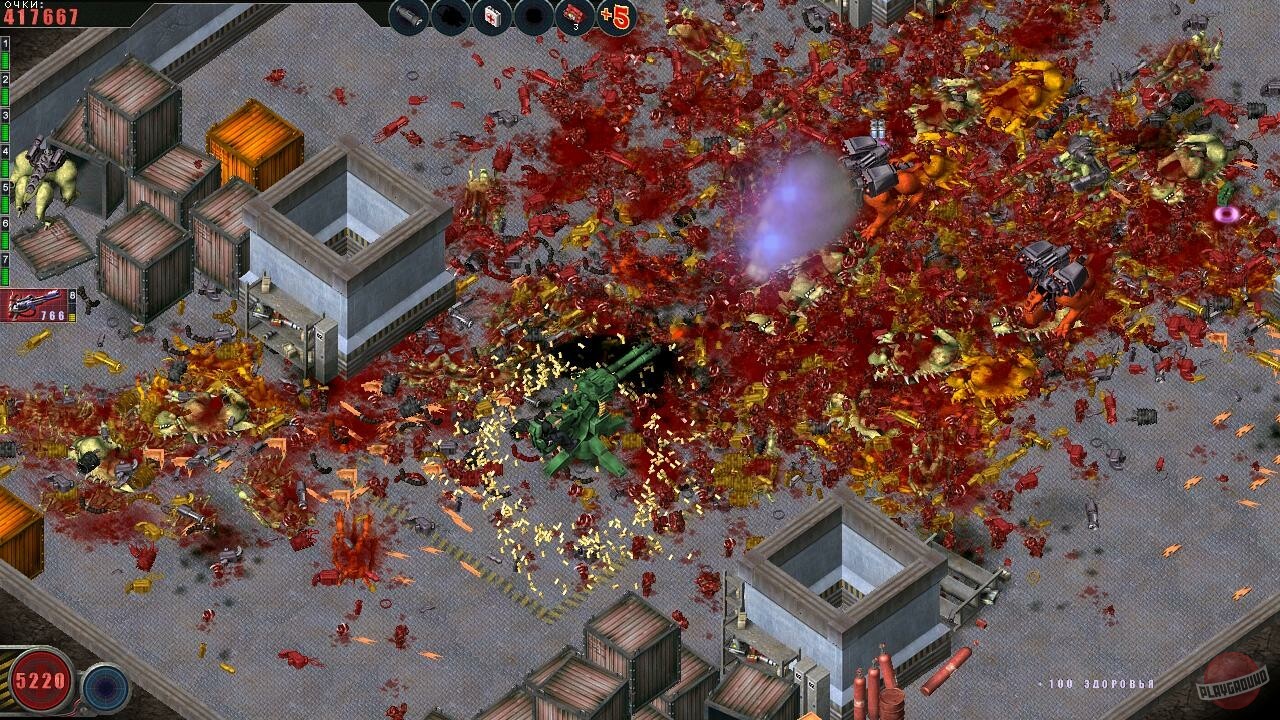Select the flashlight item slot up top
Image resolution: width=1280 pixels, height=720 pixels.
(x=410, y=16)
